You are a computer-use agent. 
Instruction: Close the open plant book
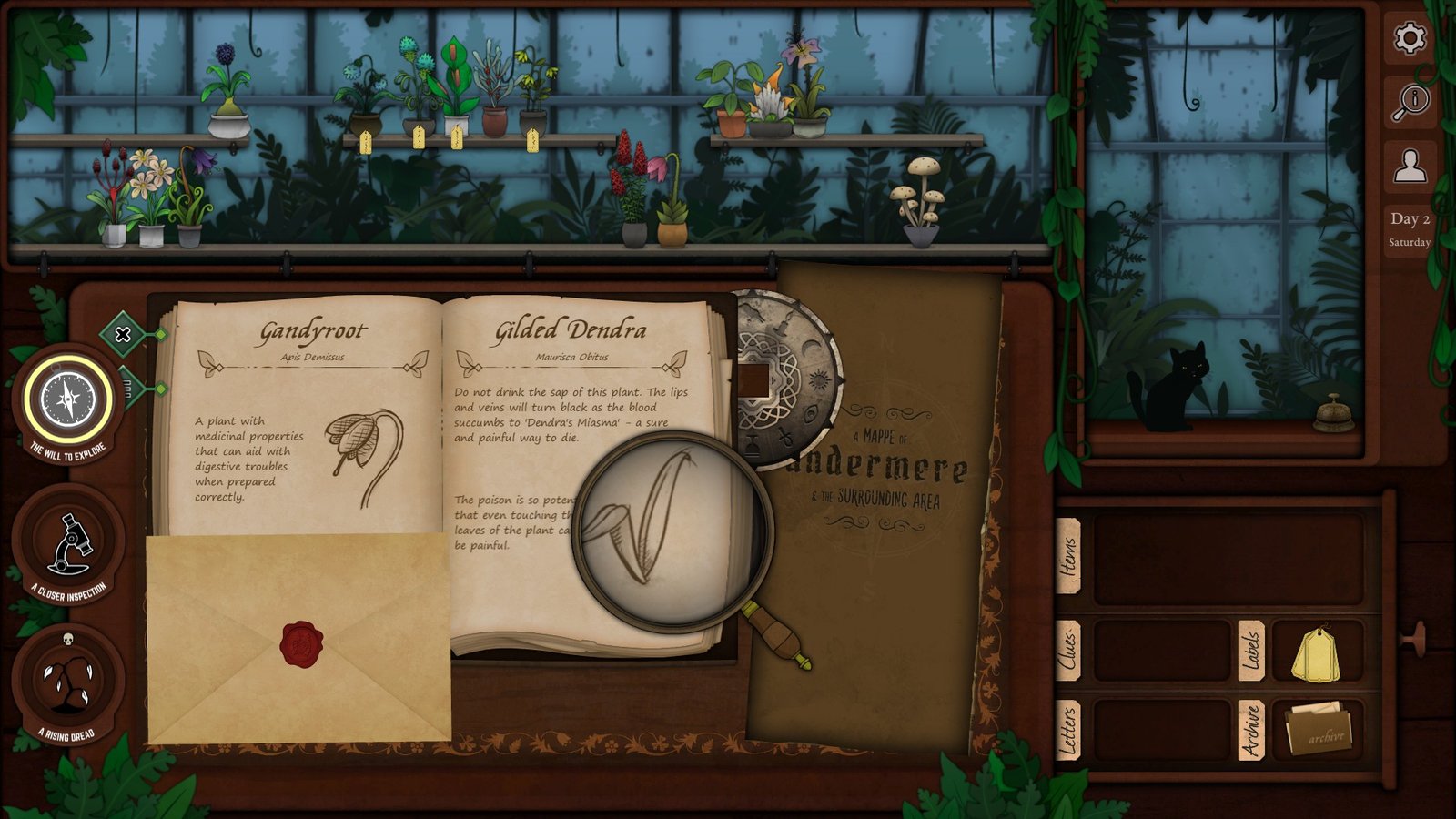click(123, 335)
